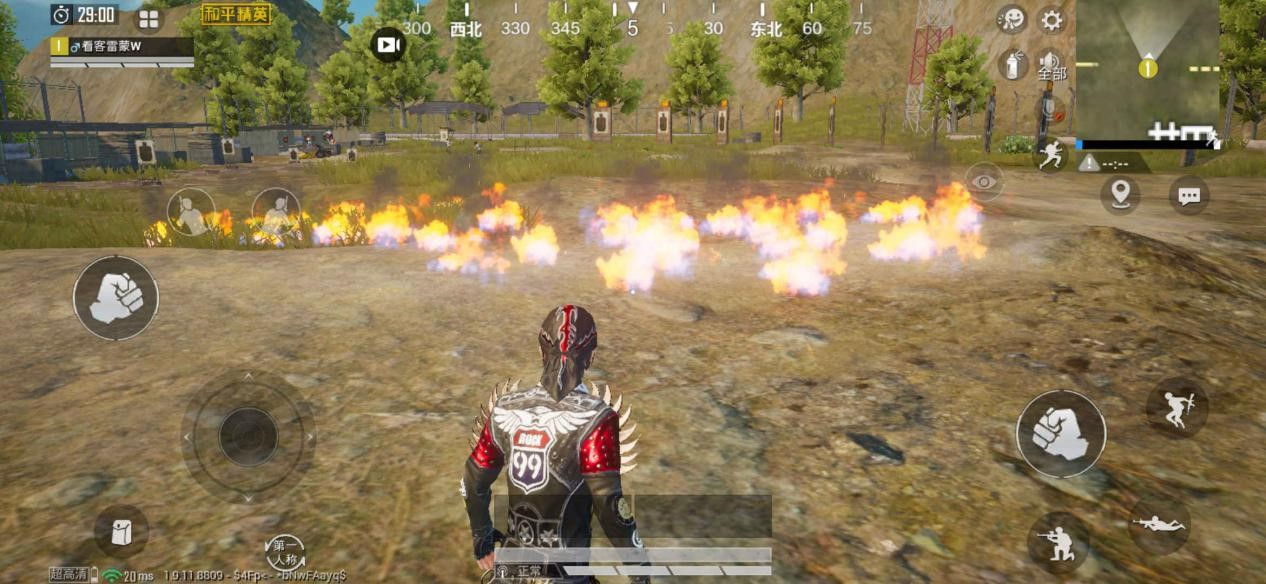The width and height of the screenshot is (1266, 584).
Task: Tap the large right-side fist attack button
Action: point(1060,434)
